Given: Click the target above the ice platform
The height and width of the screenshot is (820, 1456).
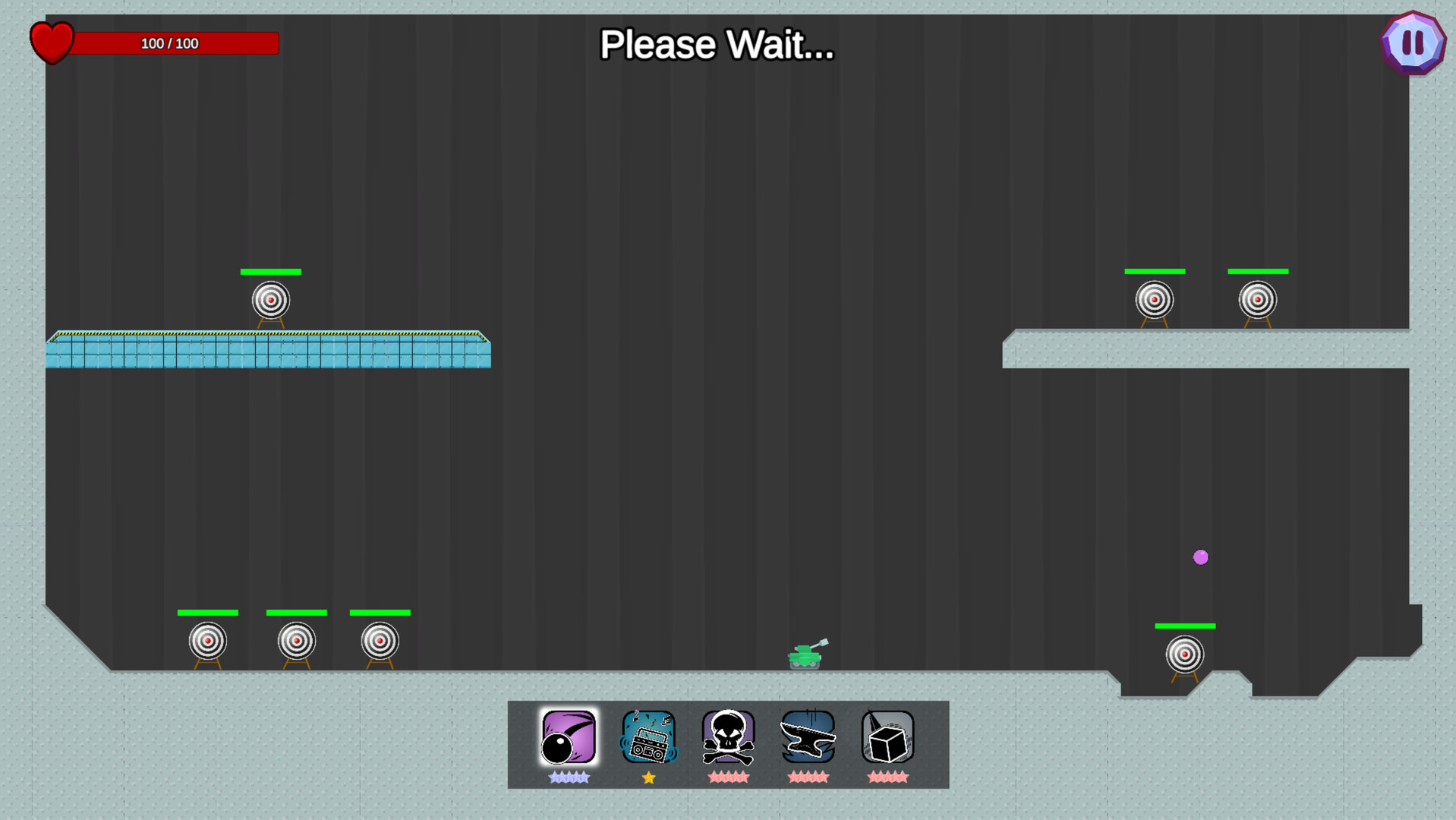Looking at the screenshot, I should 269,300.
